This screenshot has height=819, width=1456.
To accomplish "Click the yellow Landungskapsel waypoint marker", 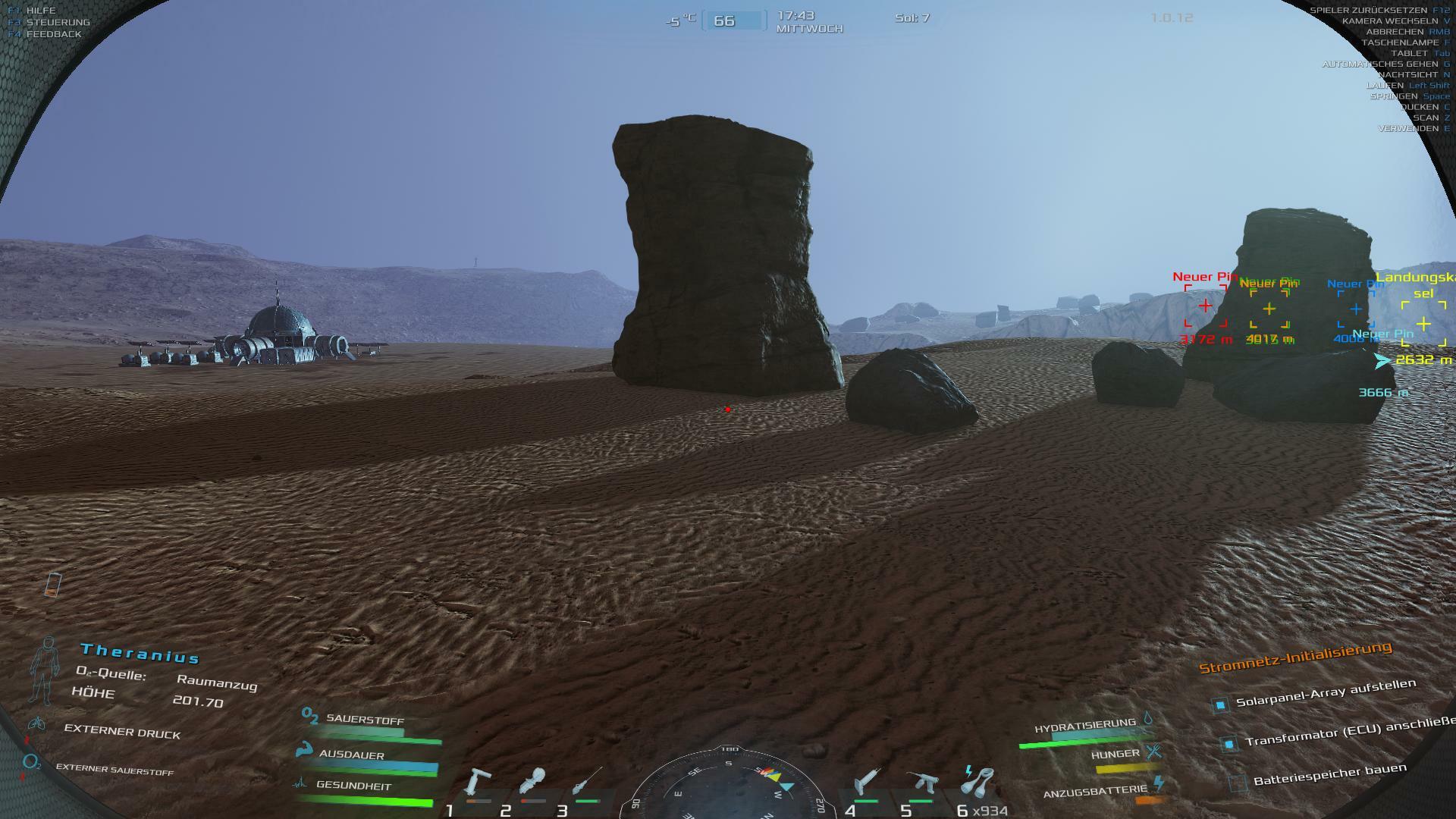I will [1423, 325].
